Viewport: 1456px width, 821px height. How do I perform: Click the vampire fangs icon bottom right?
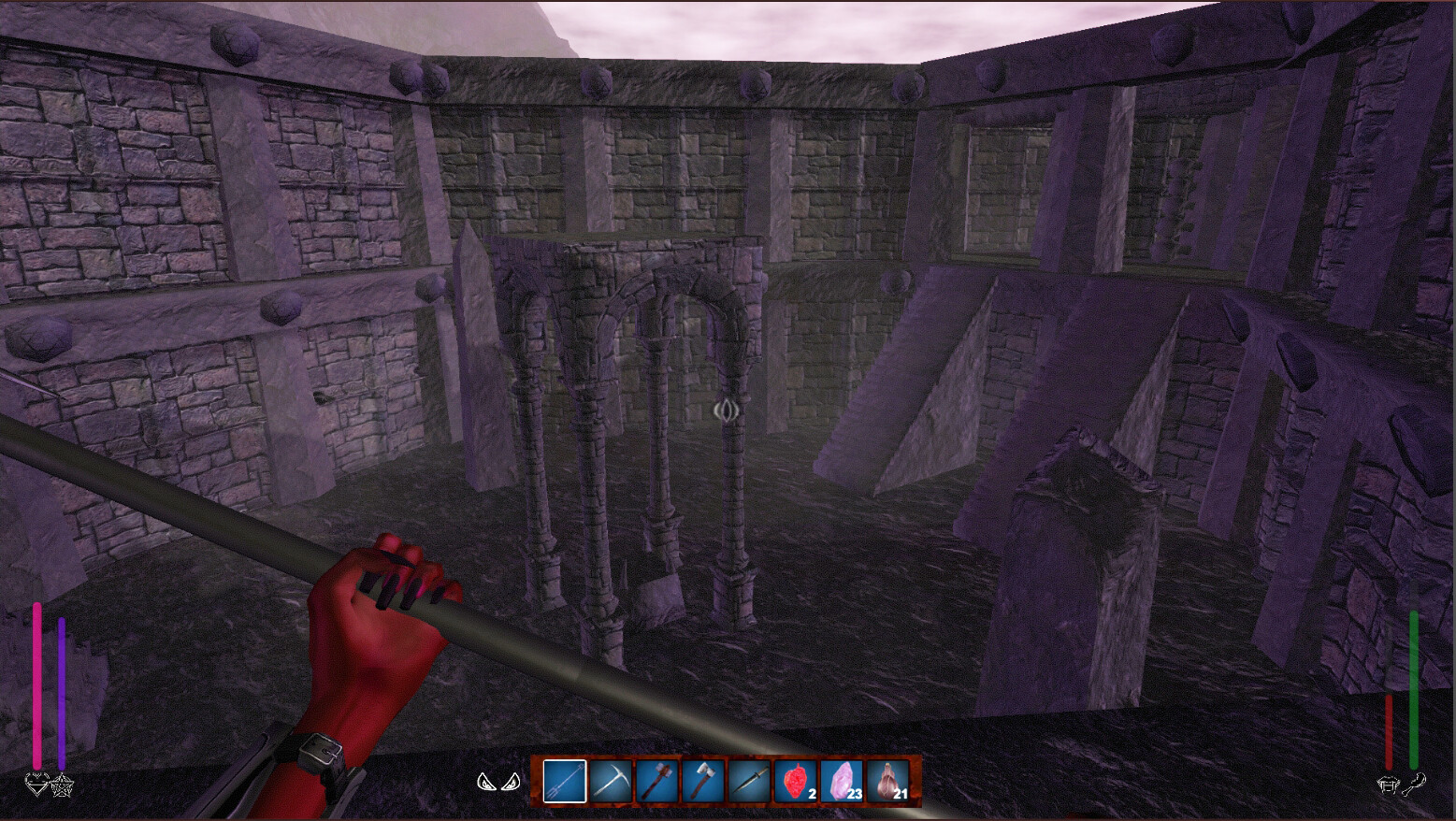point(1389,785)
